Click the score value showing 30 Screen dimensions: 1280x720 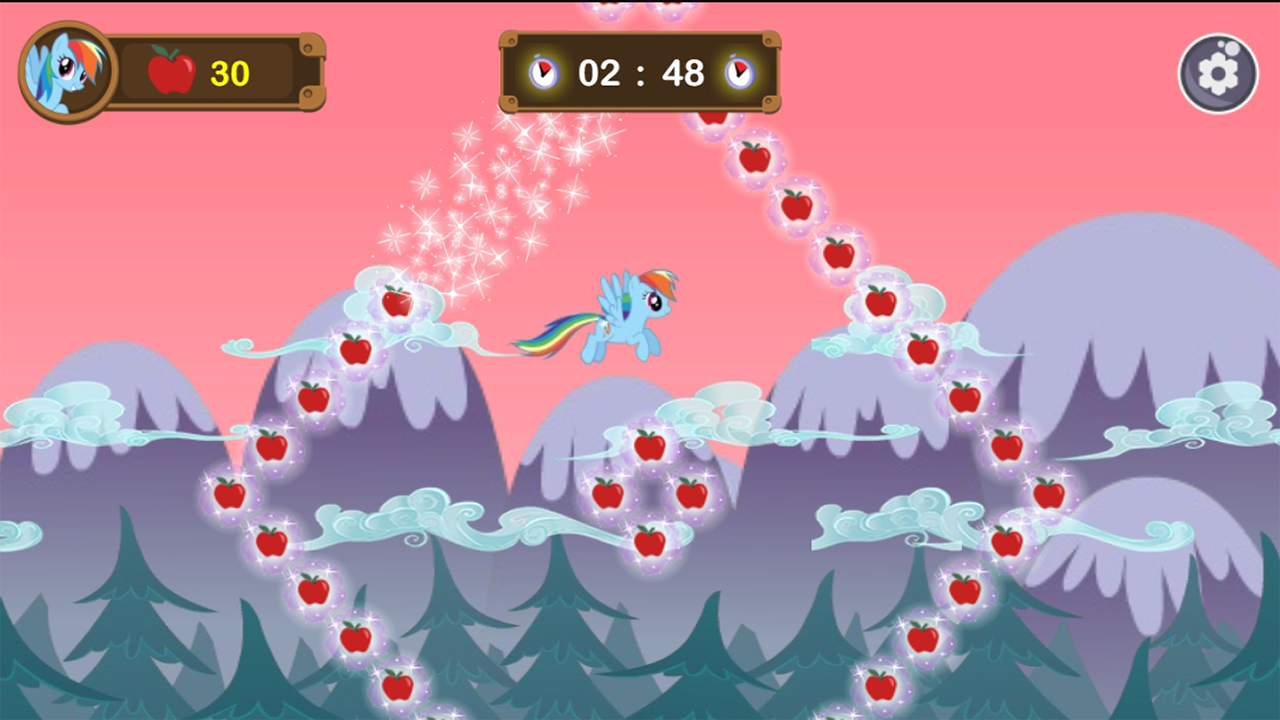click(228, 70)
